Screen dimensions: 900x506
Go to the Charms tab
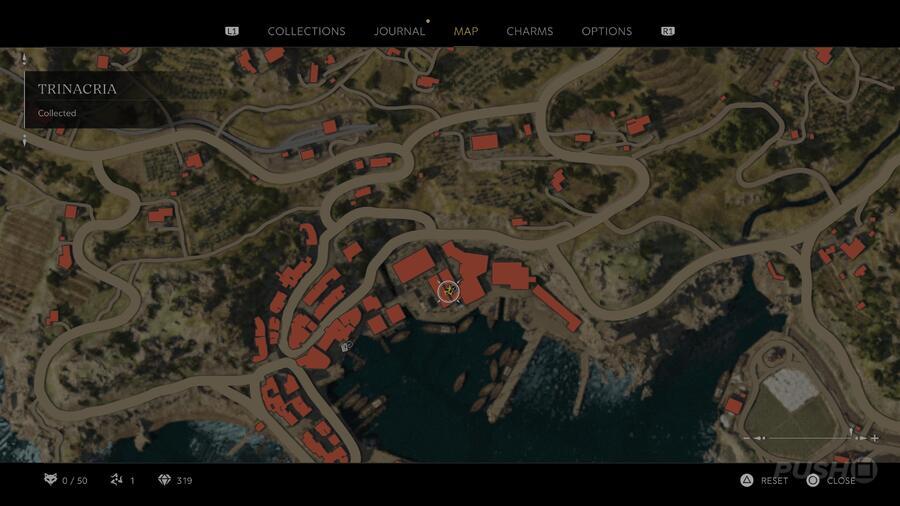[x=529, y=31]
